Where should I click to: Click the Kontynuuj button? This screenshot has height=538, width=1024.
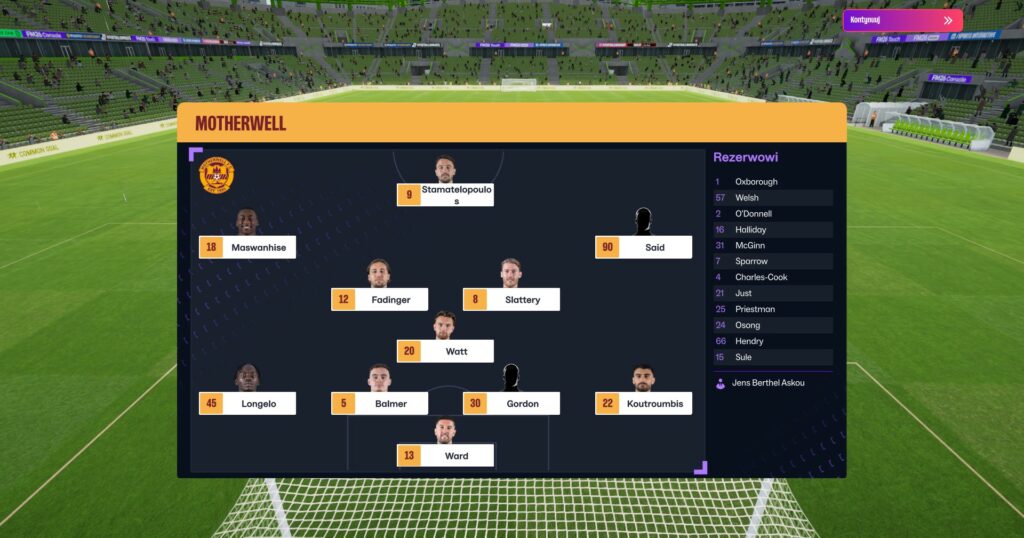tap(902, 20)
